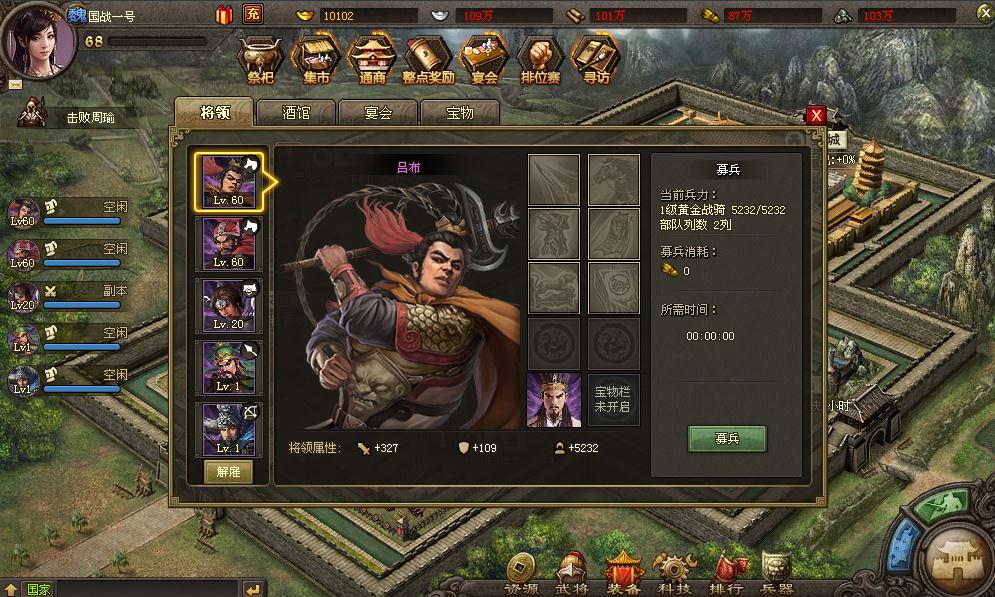Click the 解雇 dismiss button
995x597 pixels.
tap(229, 473)
